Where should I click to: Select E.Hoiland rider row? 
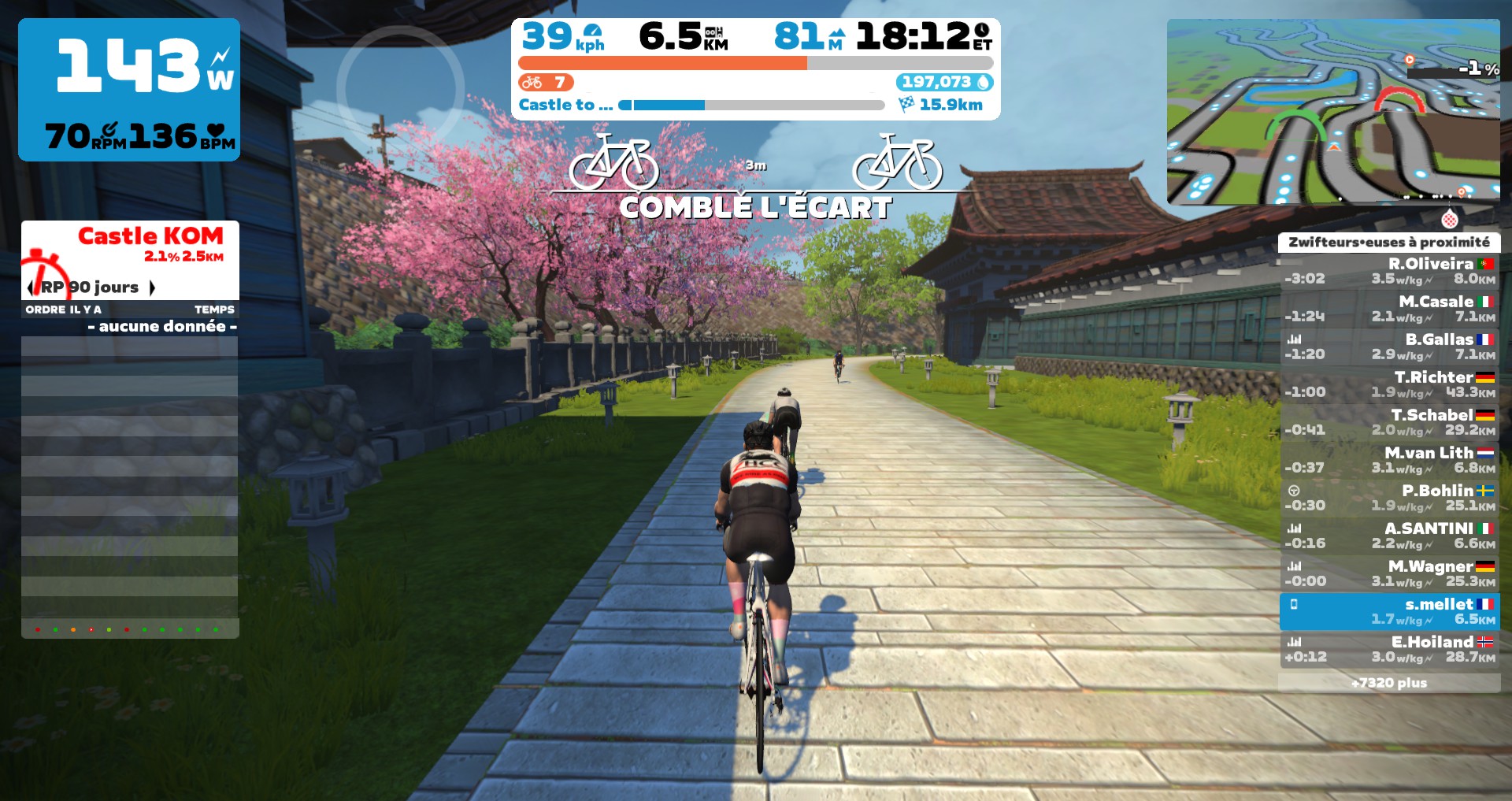1389,649
